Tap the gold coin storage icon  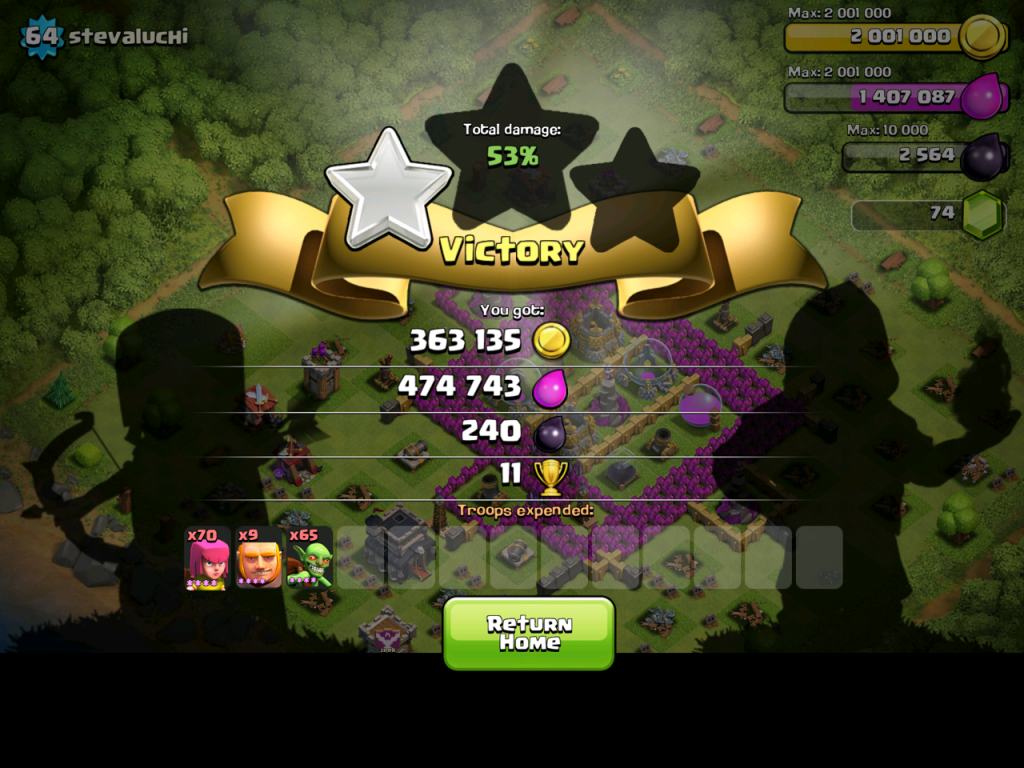(x=982, y=37)
